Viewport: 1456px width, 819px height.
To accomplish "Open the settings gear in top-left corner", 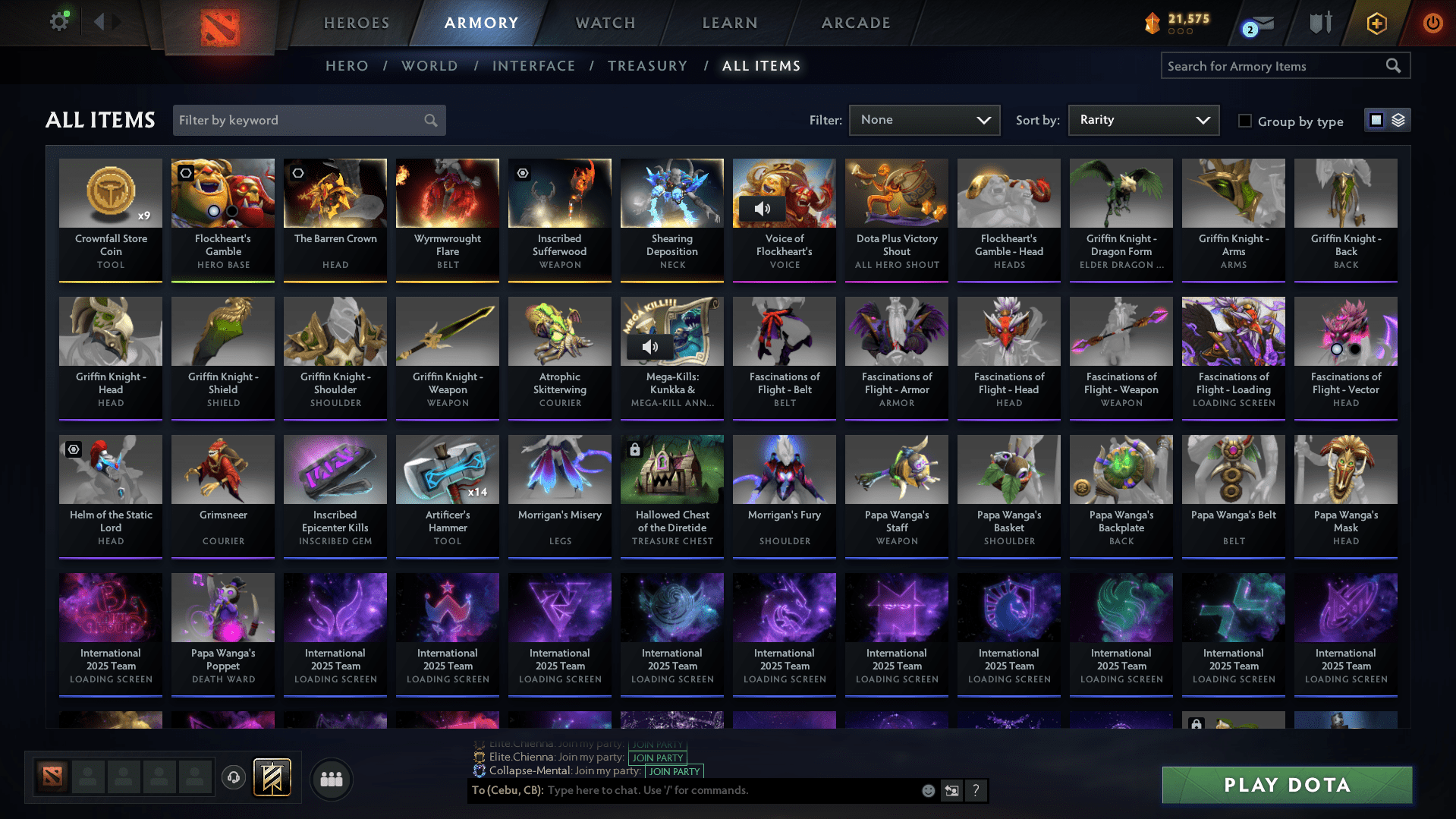I will pos(58,21).
